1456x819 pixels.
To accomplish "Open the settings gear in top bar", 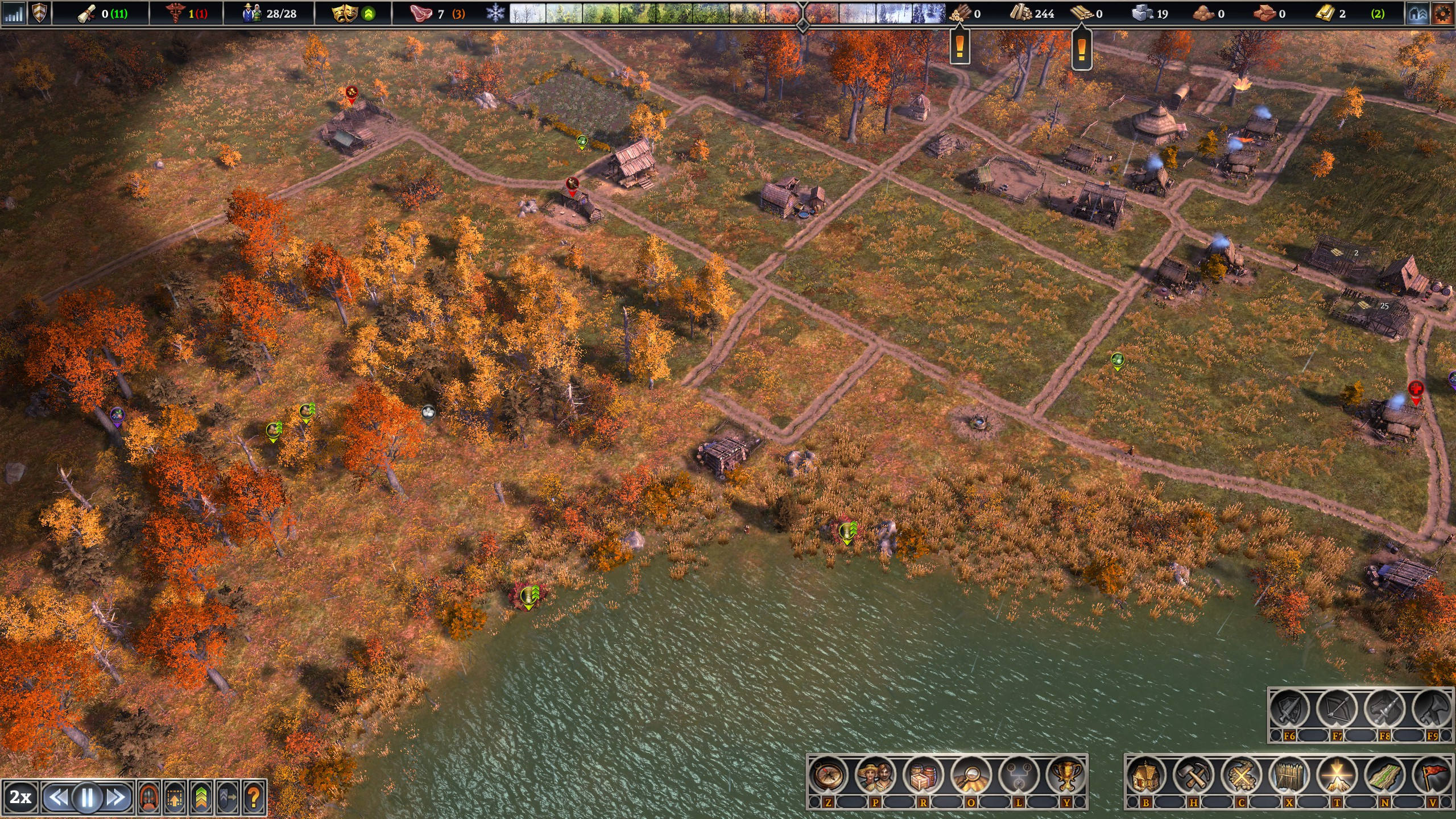I will pos(1442,14).
